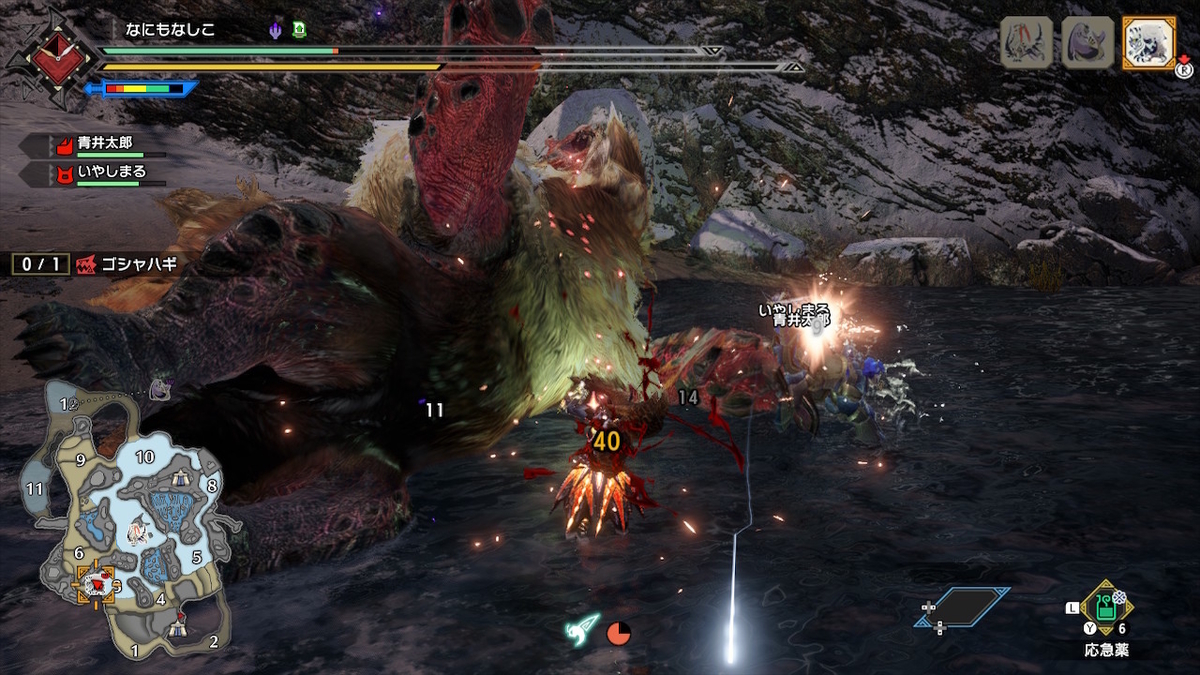1200x675 pixels.
Task: Choose the purple monster icon in the target list
Action: coord(1087,43)
